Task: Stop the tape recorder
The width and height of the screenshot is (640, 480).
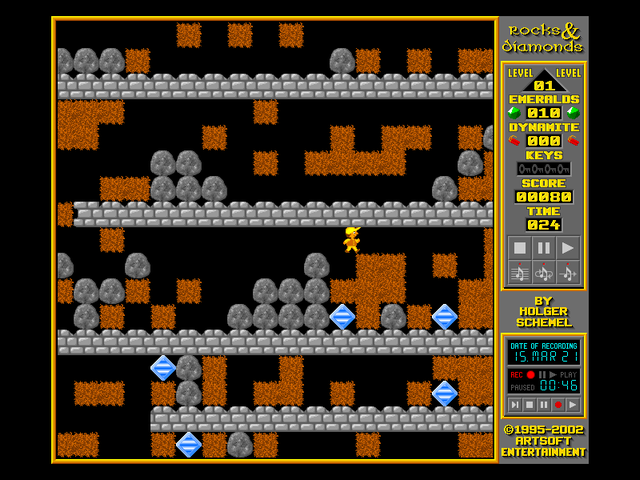Action: 529,404
